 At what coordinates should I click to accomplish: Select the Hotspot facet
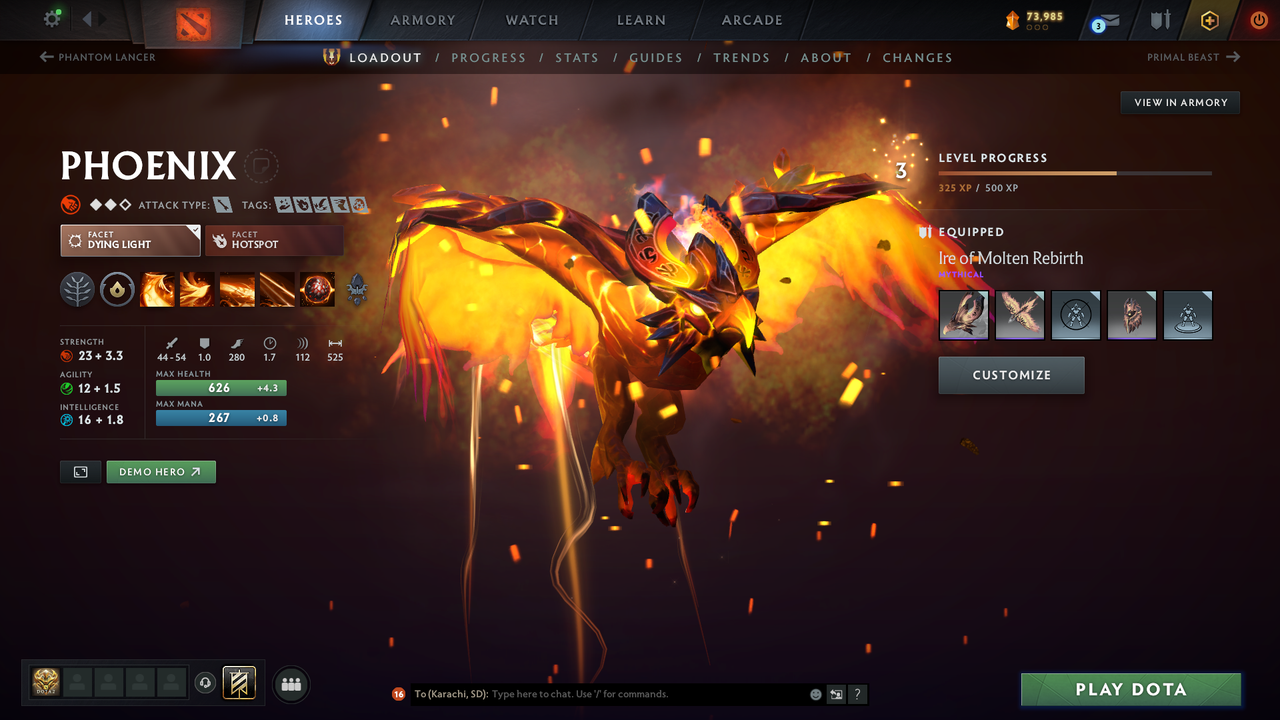274,240
